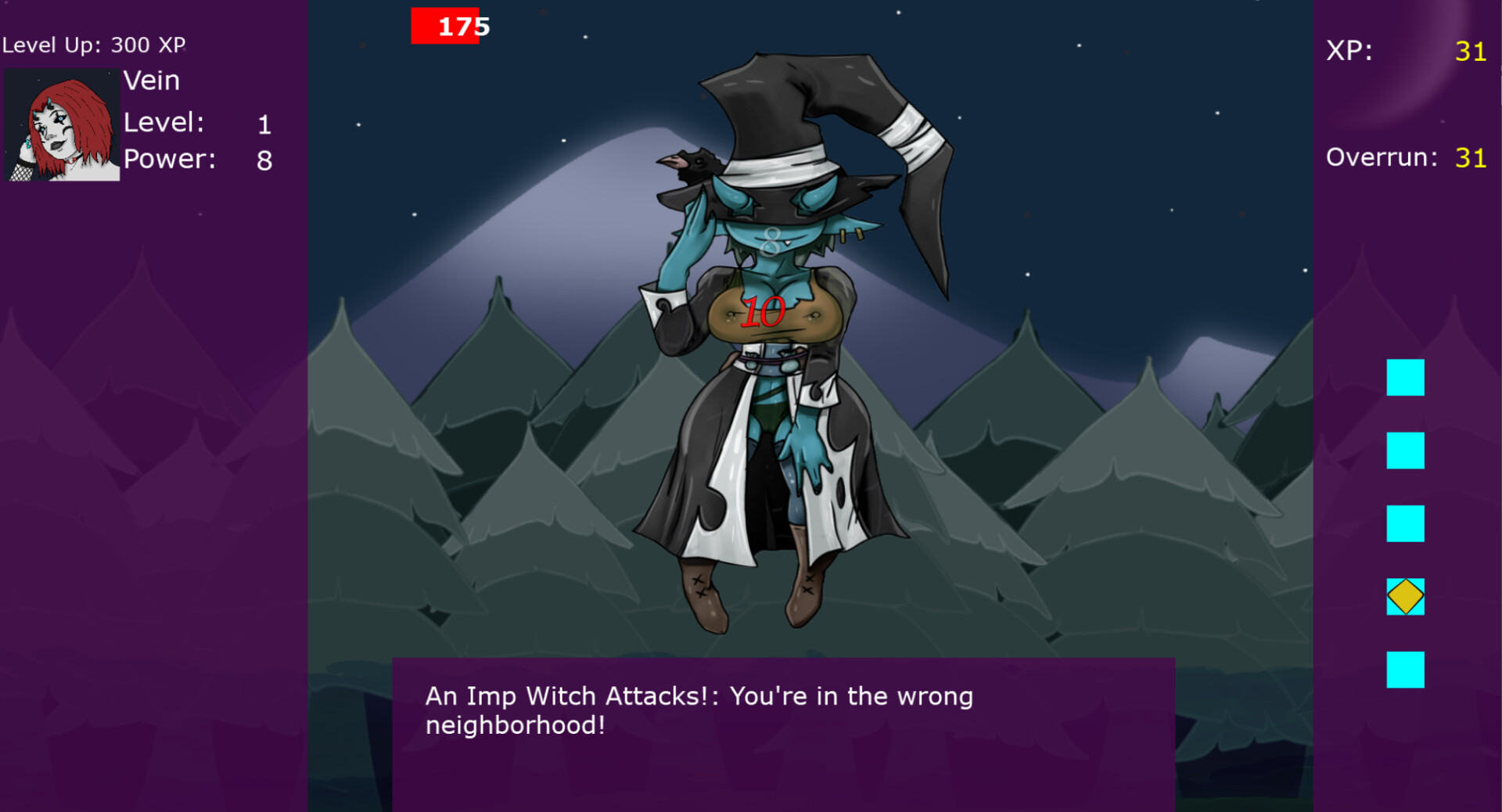1502x812 pixels.
Task: Click the character name Vein
Action: tap(152, 80)
